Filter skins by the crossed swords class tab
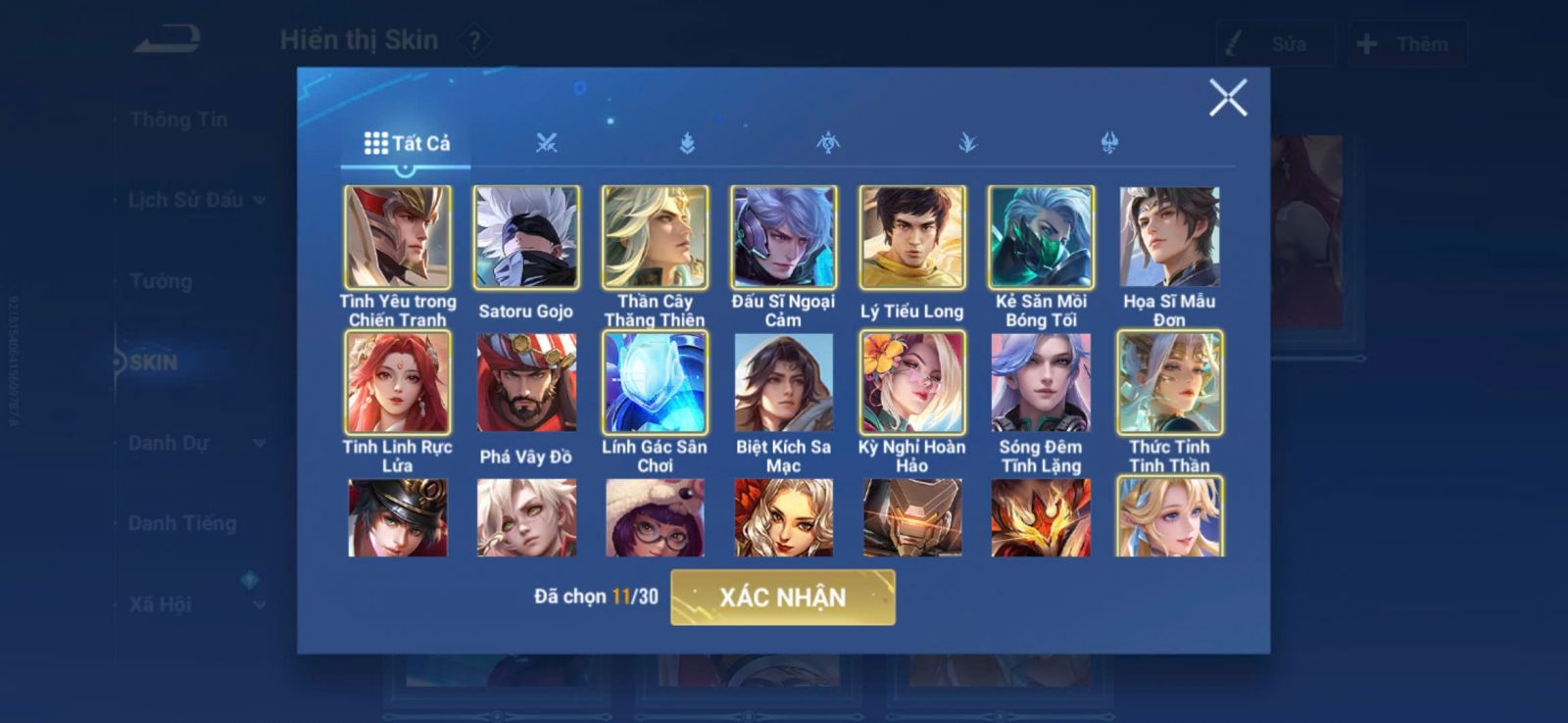1568x723 pixels. [547, 143]
